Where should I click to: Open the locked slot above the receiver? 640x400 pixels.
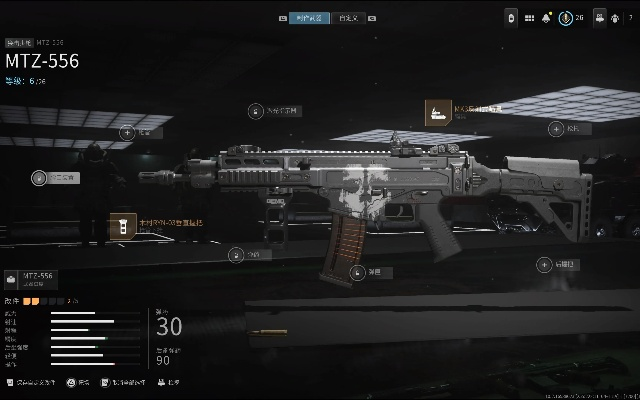(x=257, y=112)
